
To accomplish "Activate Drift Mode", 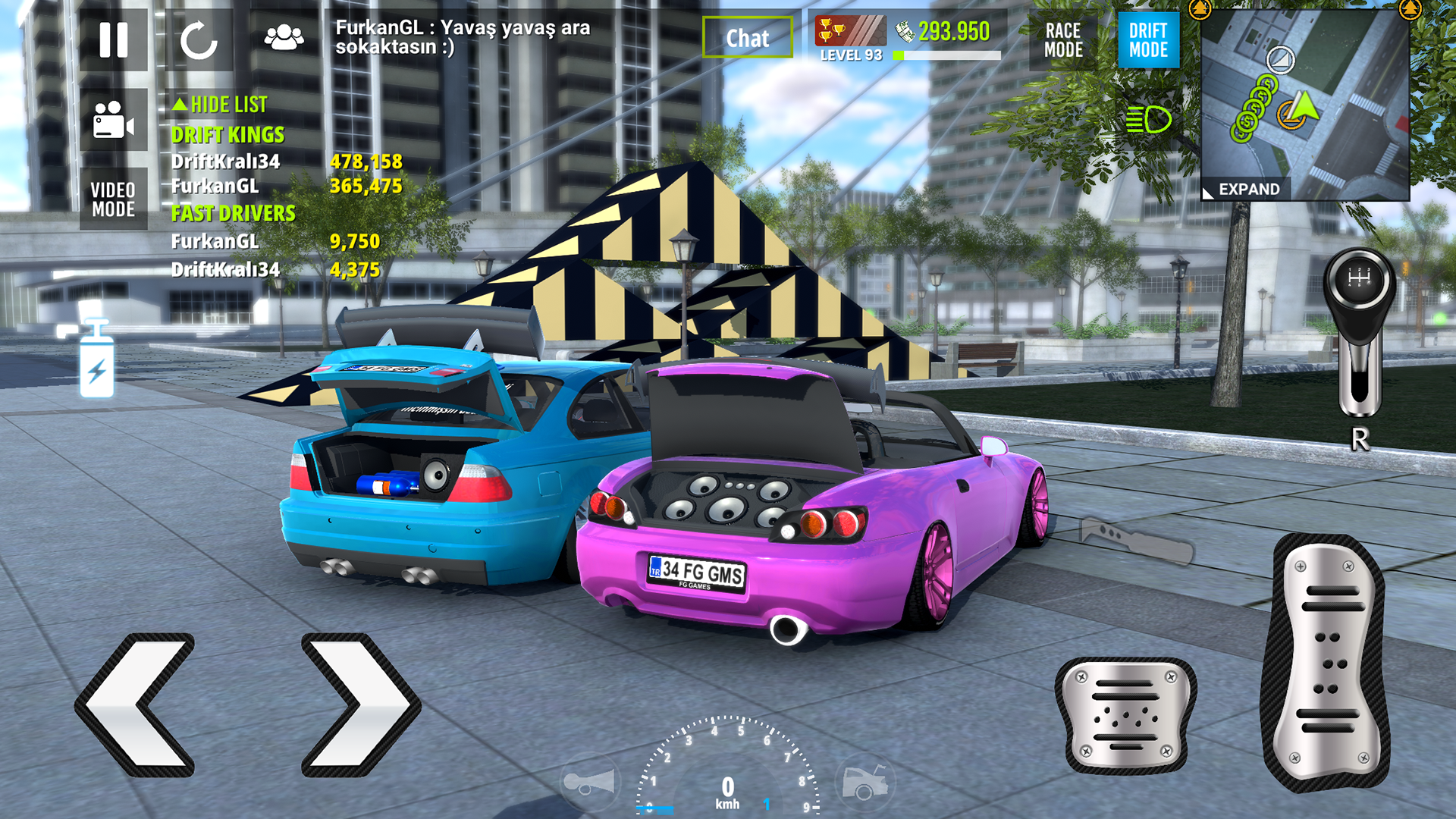I will pyautogui.click(x=1148, y=40).
